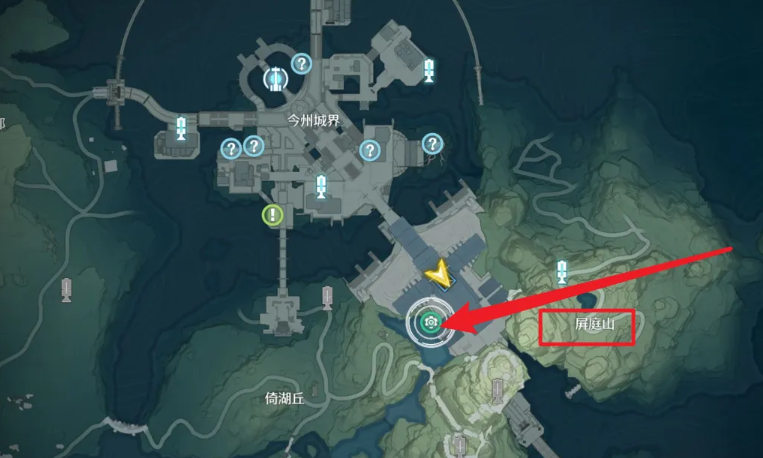
Task: Select the large circular teleporter icon
Action: tap(273, 78)
